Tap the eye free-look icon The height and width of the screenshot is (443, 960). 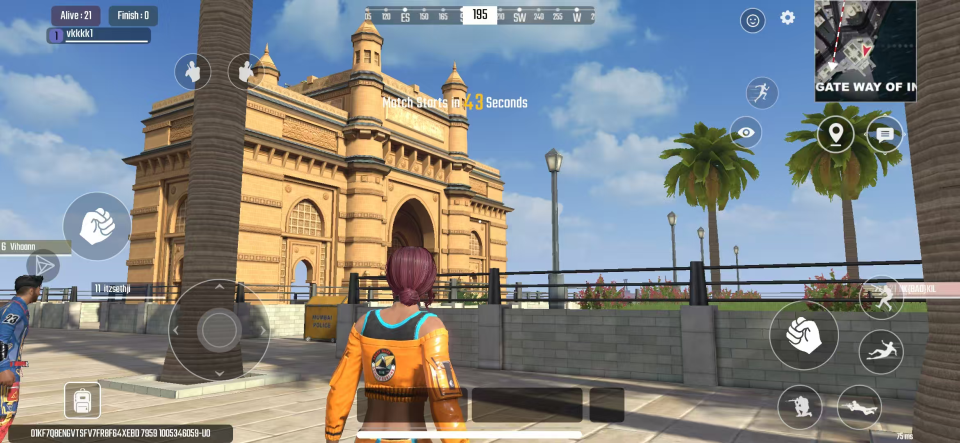point(745,132)
